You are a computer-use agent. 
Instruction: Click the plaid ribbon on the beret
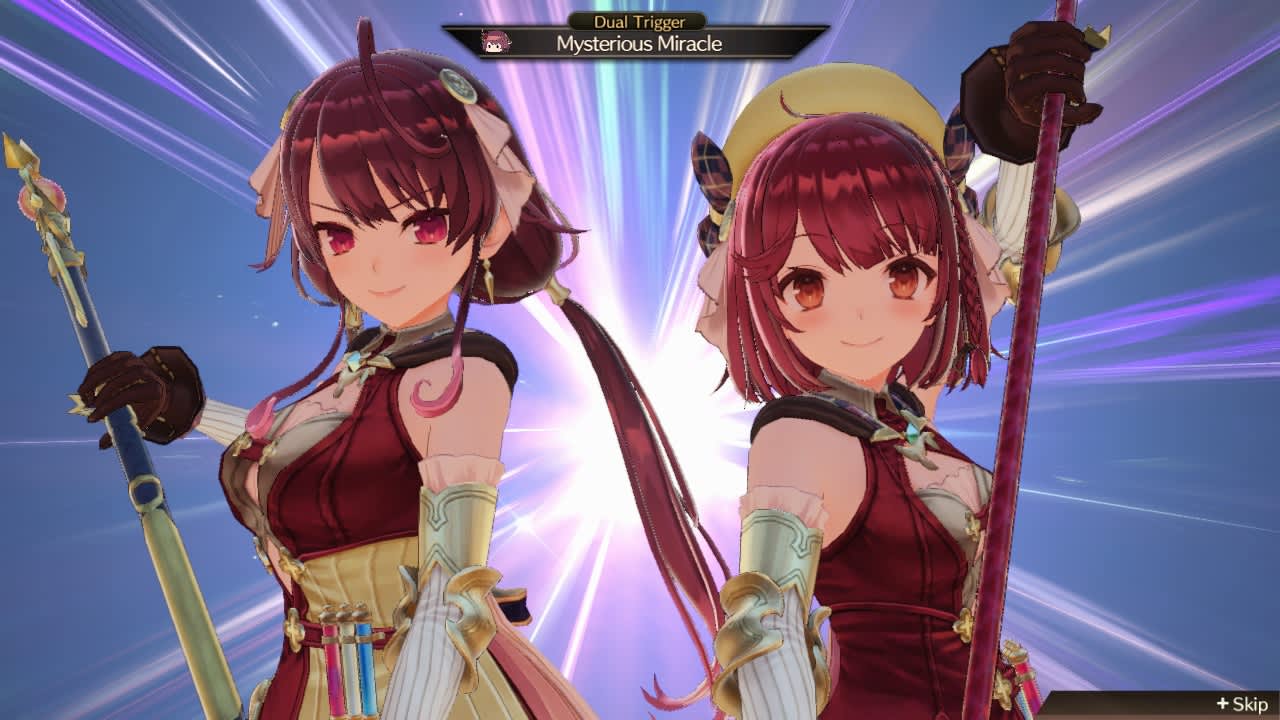coord(714,165)
